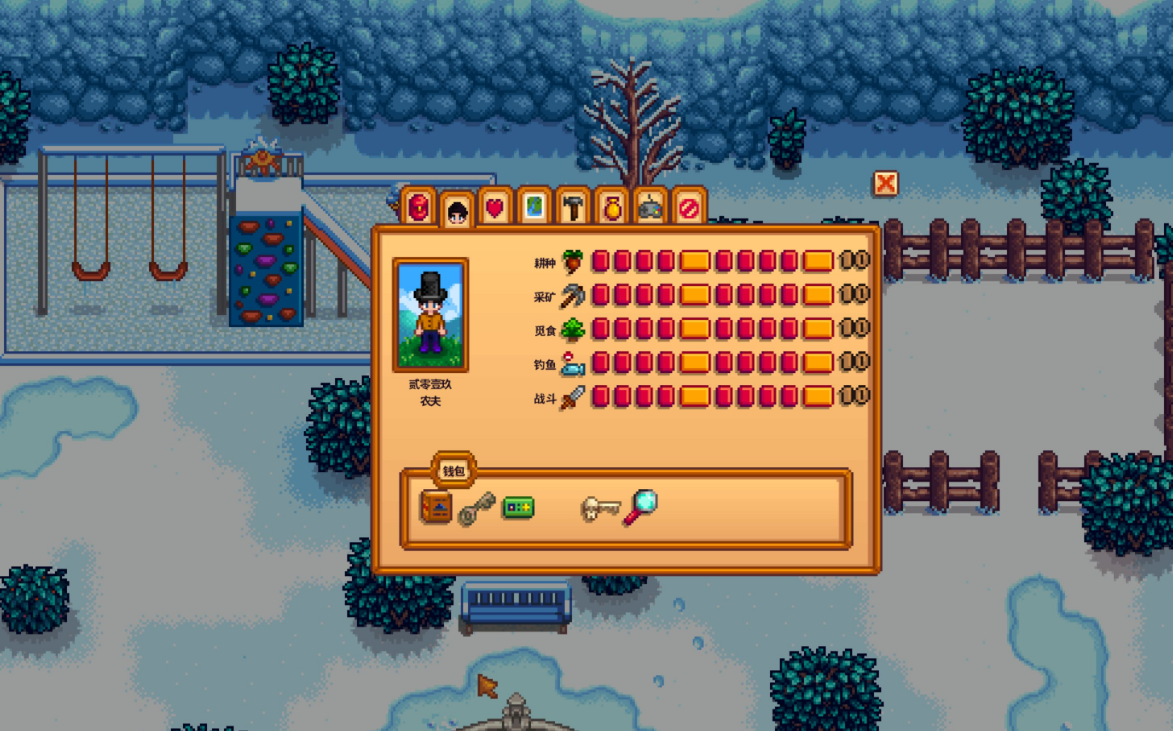Click the 耕种 farming skill icon
Image resolution: width=1173 pixels, height=731 pixels.
point(573,262)
